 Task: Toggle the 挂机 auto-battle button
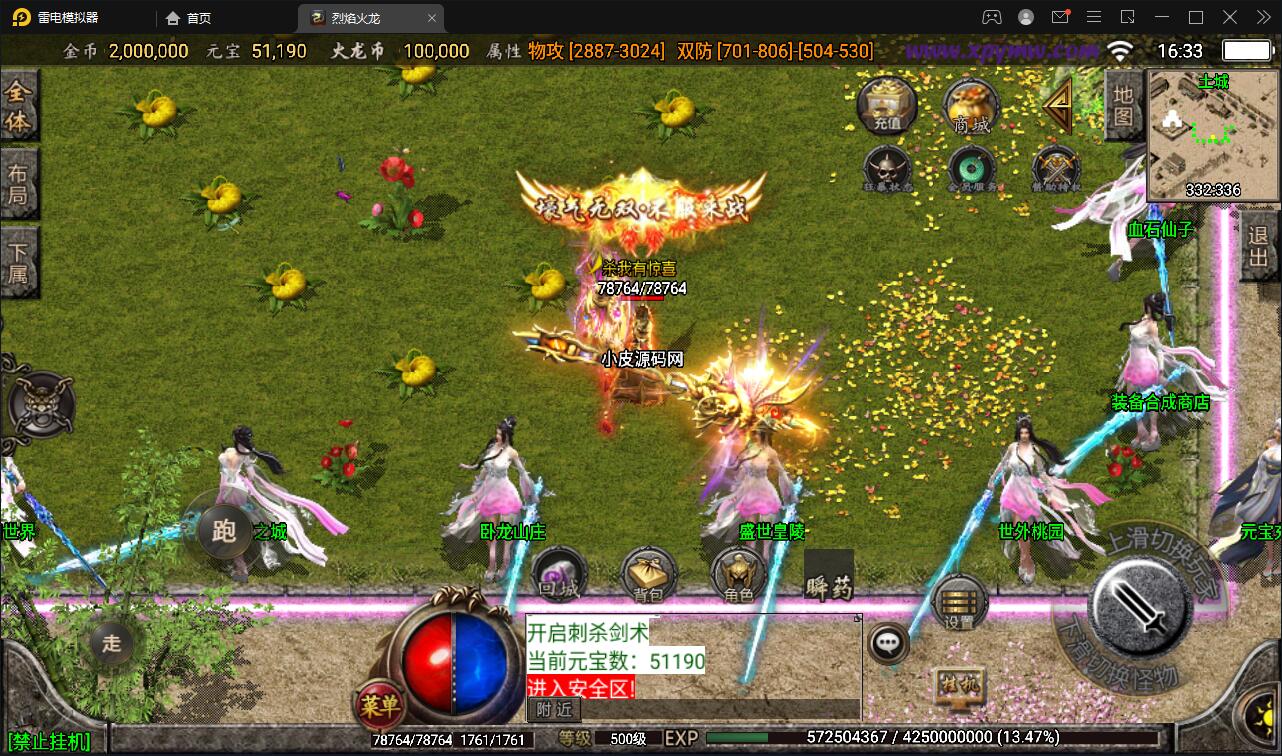click(959, 686)
